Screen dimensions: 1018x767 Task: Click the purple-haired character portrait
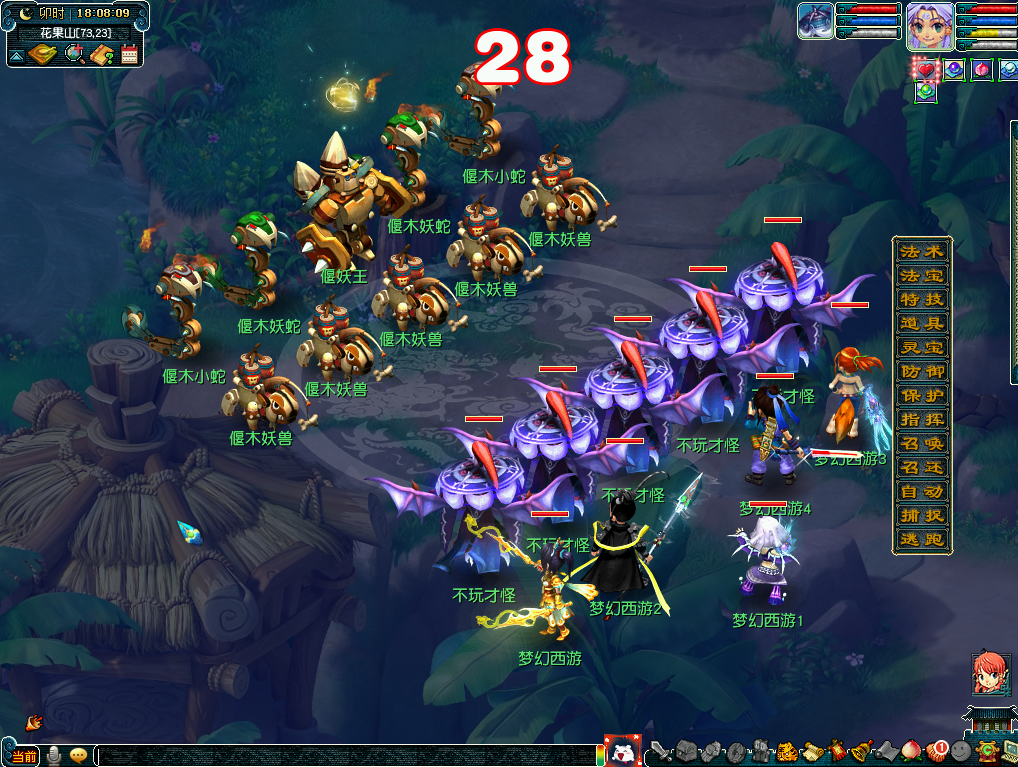pos(929,24)
